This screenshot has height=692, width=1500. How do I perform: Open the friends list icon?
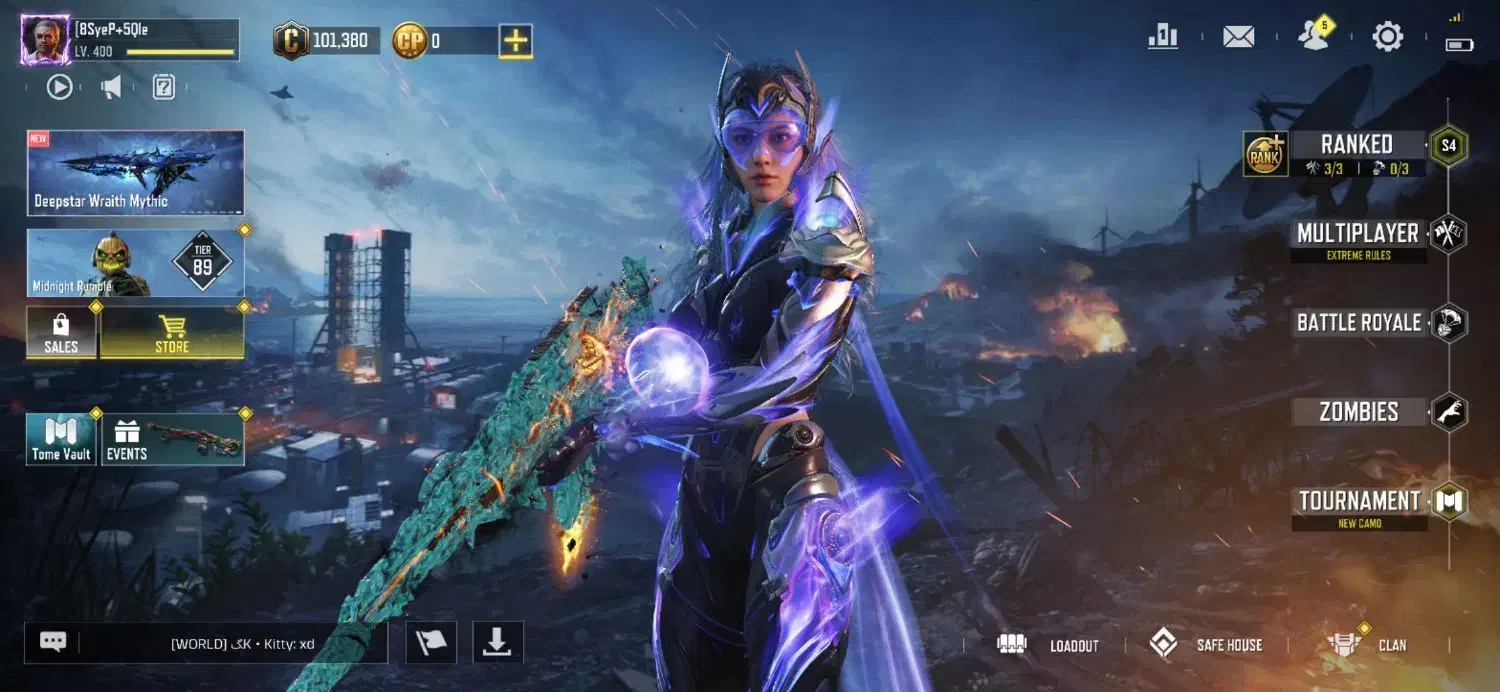point(1313,36)
